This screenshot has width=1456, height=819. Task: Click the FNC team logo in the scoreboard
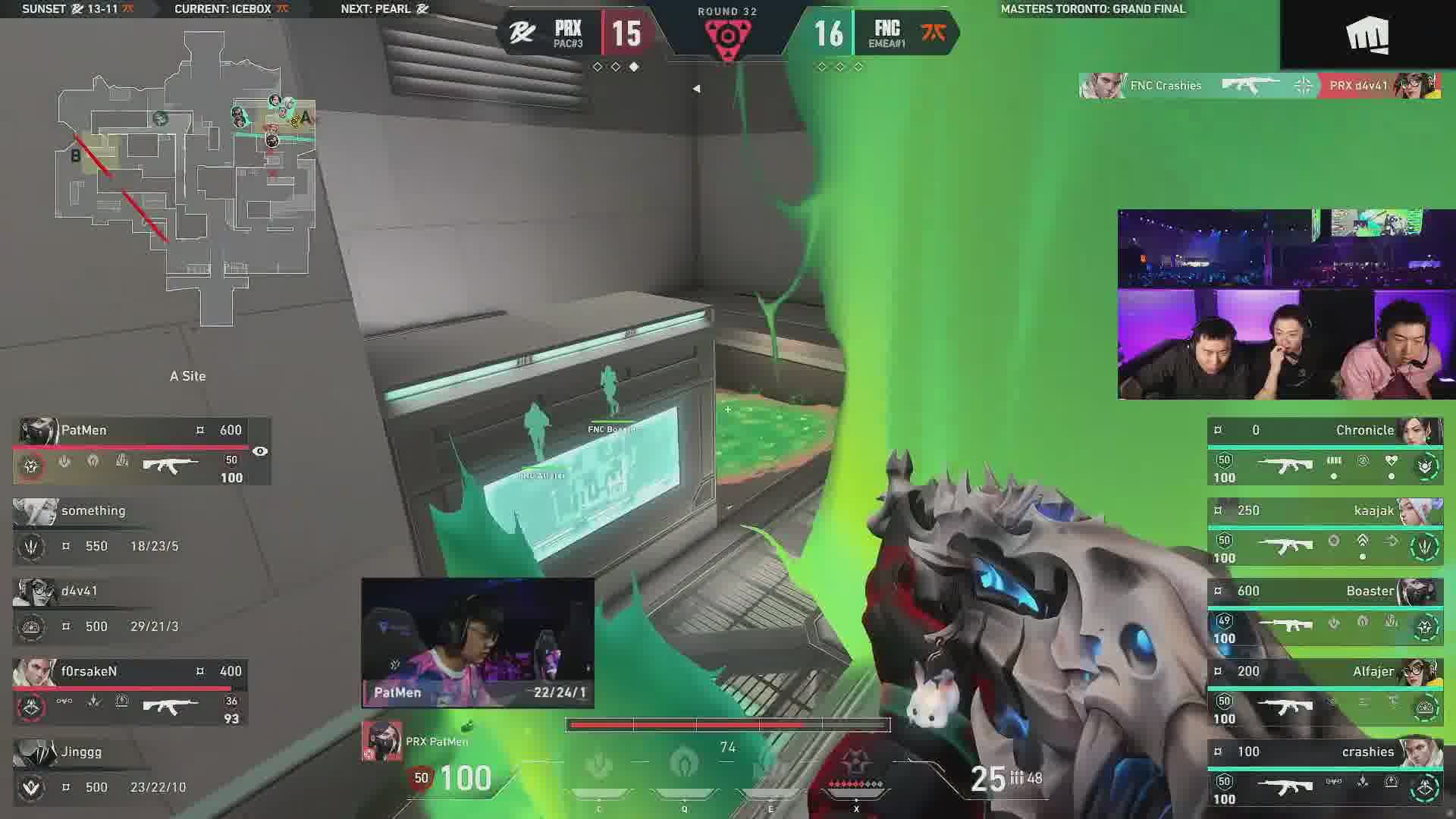(934, 33)
